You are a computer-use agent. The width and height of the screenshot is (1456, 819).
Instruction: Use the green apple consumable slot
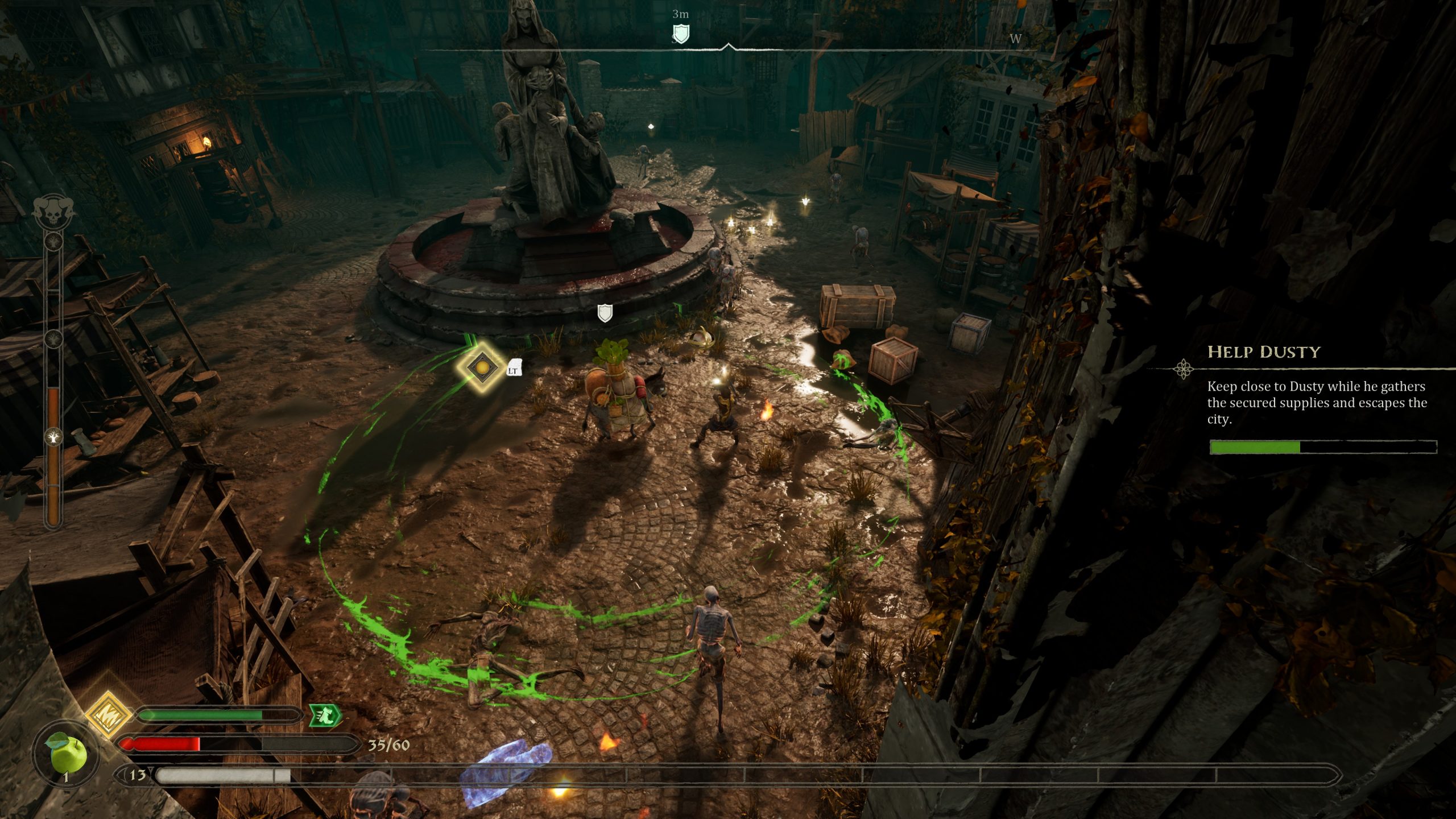point(67,755)
